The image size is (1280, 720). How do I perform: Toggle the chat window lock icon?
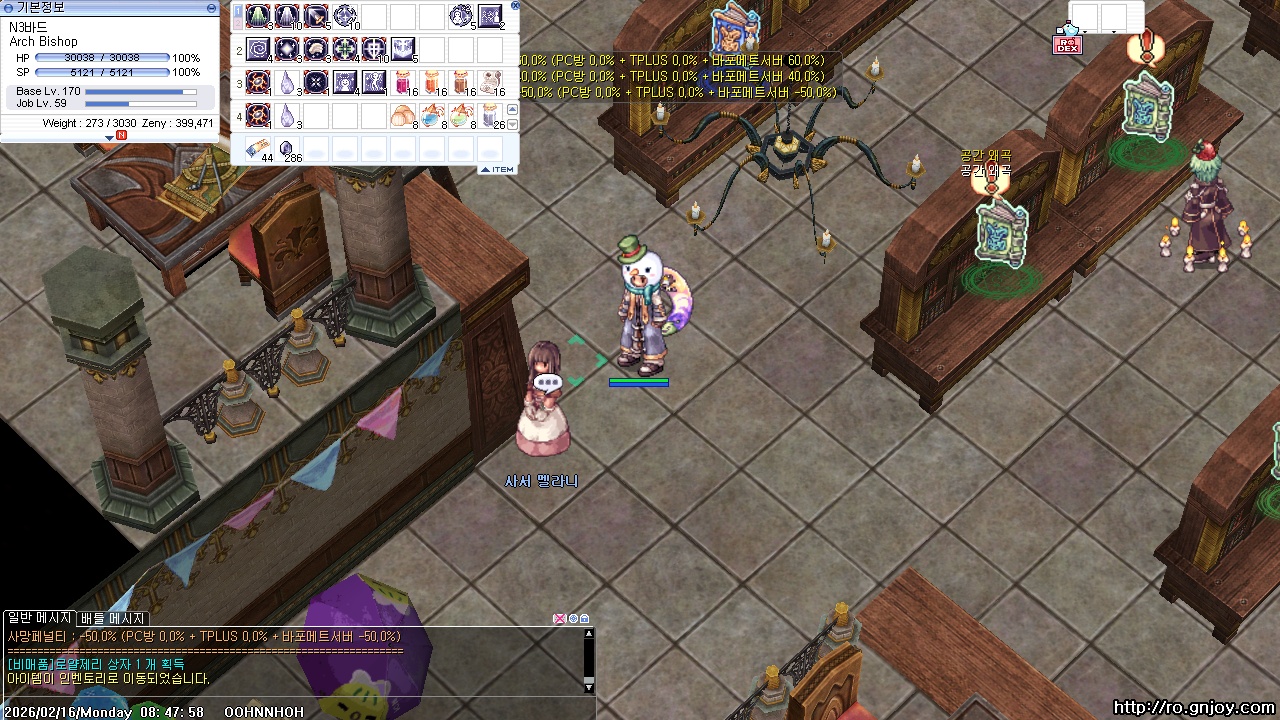tap(585, 619)
